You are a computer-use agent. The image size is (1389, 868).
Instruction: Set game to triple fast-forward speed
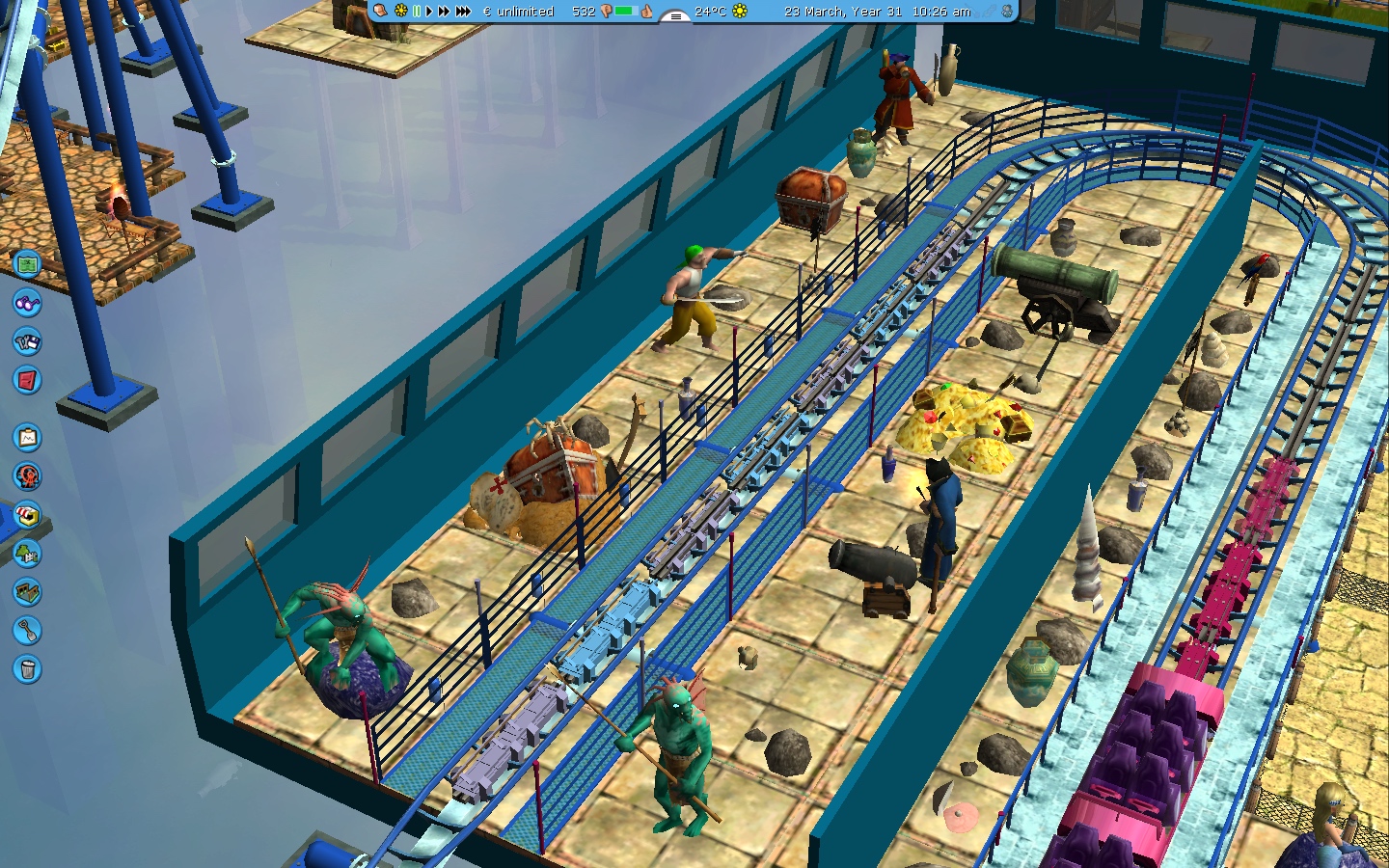pos(463,12)
